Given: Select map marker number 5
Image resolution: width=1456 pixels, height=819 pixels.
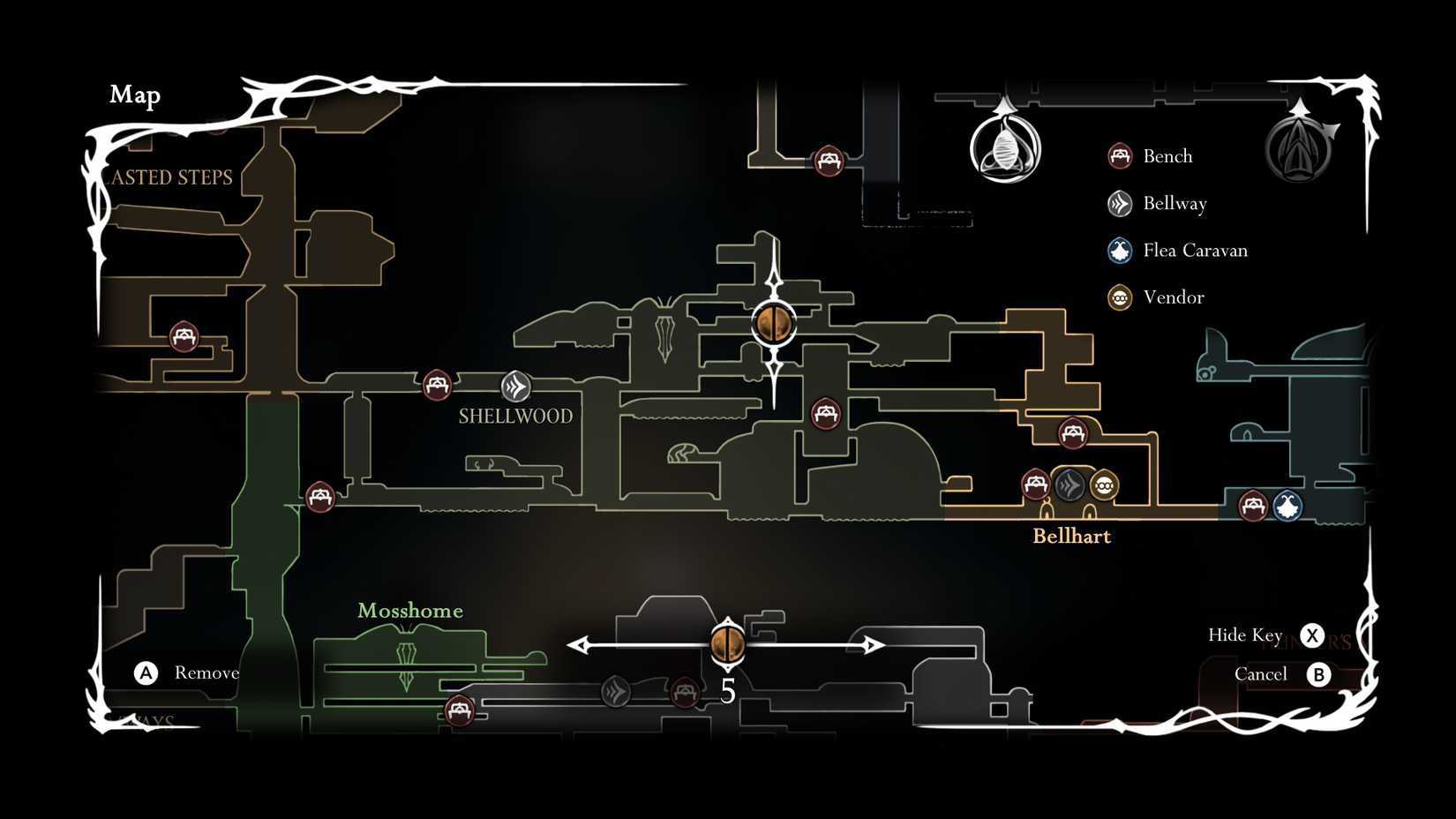Looking at the screenshot, I should tap(729, 643).
